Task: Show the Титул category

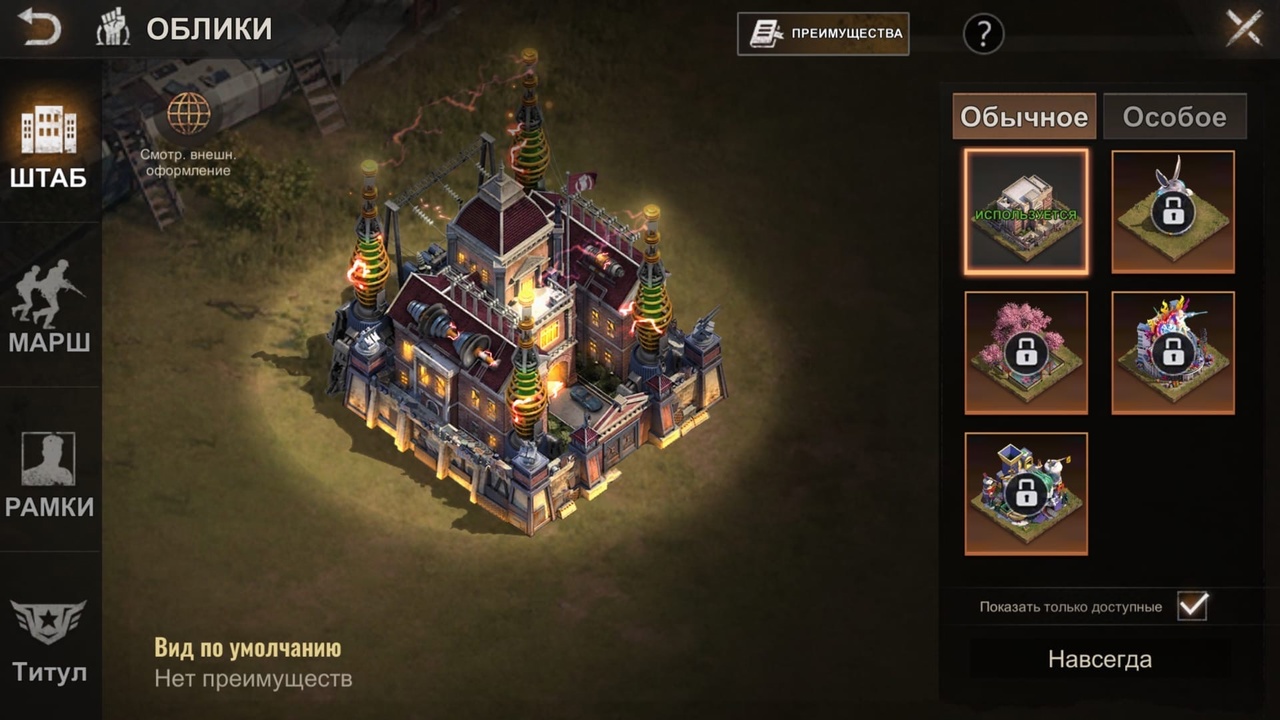Action: [x=49, y=640]
